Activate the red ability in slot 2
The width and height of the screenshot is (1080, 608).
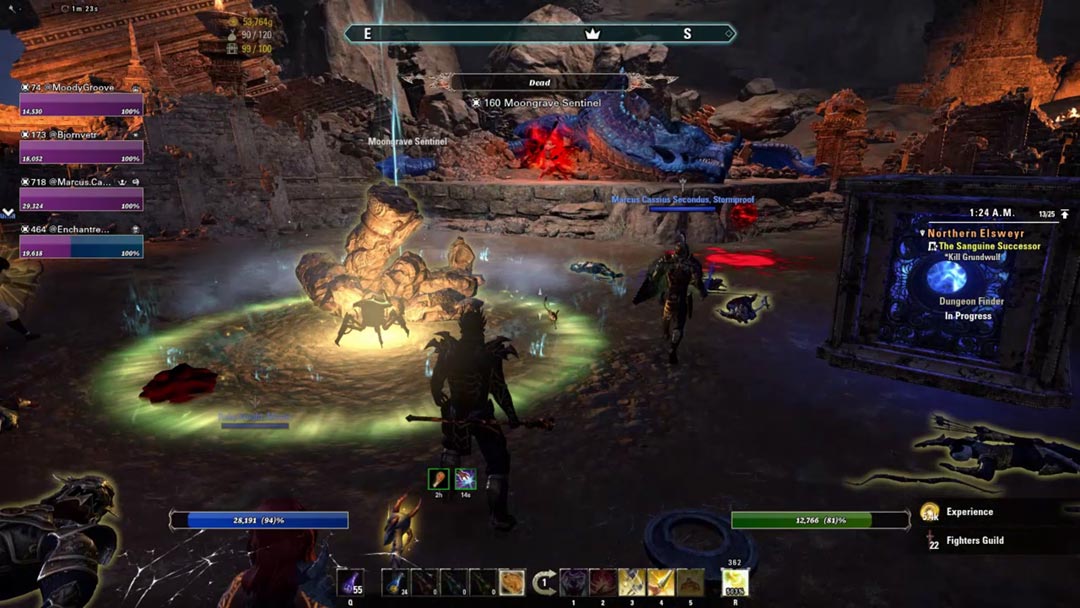coord(603,582)
